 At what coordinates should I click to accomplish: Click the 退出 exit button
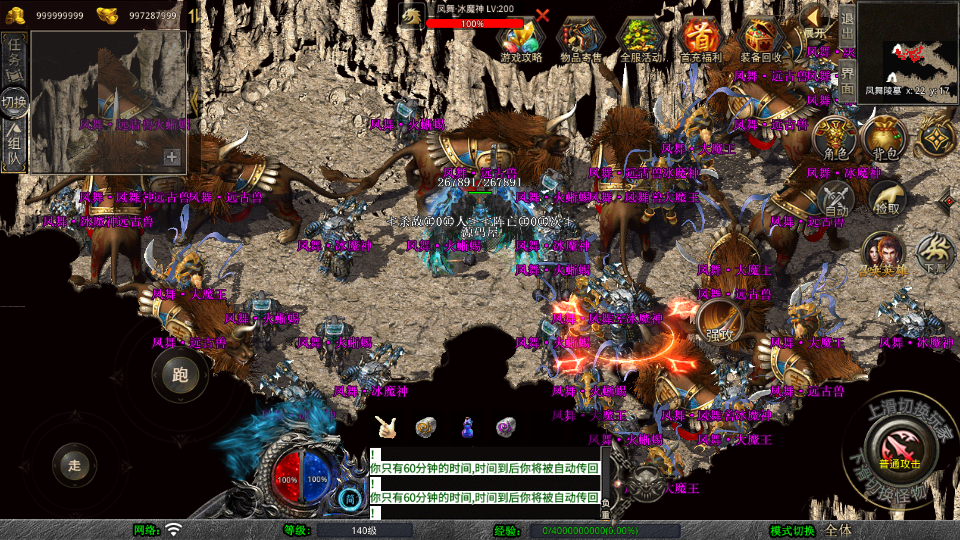tap(846, 19)
